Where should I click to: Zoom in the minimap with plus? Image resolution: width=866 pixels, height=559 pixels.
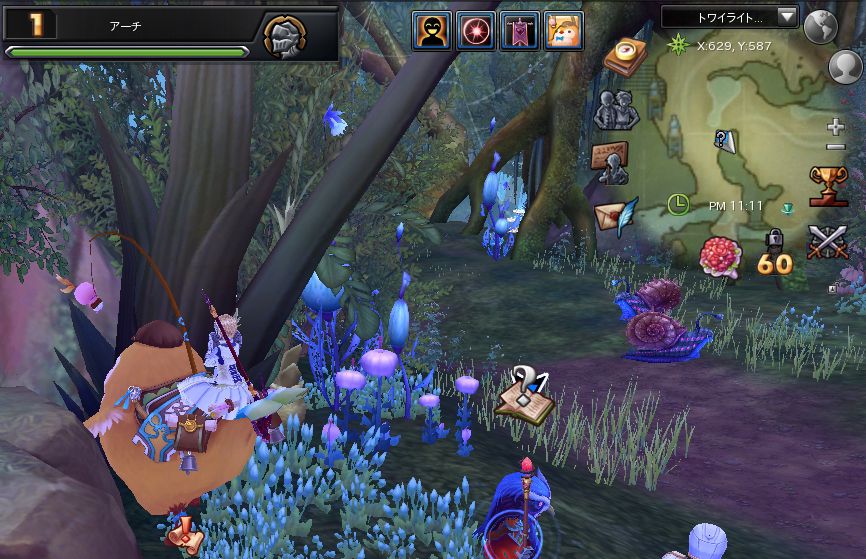coord(837,127)
